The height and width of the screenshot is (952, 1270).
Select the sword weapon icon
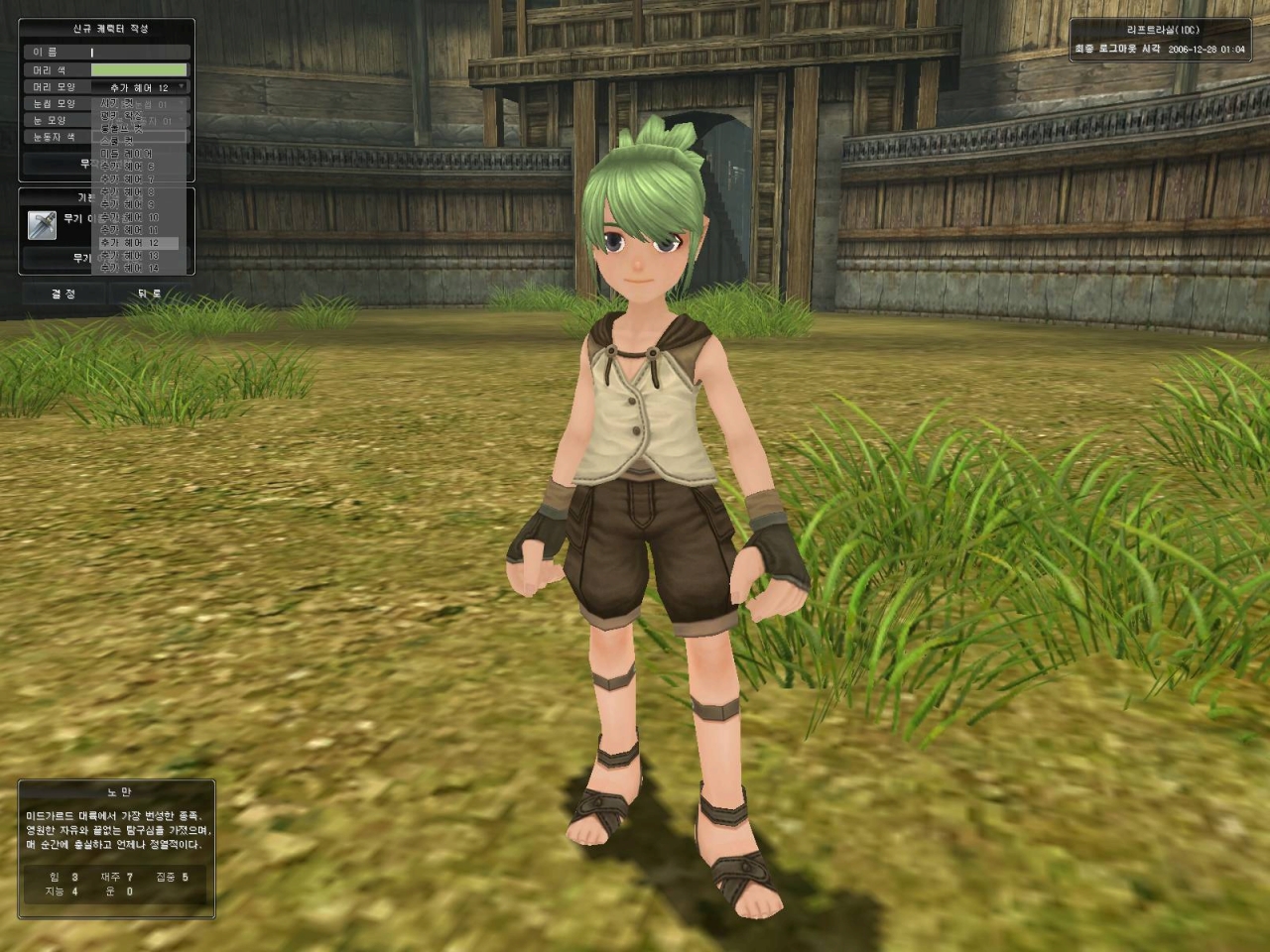(43, 224)
